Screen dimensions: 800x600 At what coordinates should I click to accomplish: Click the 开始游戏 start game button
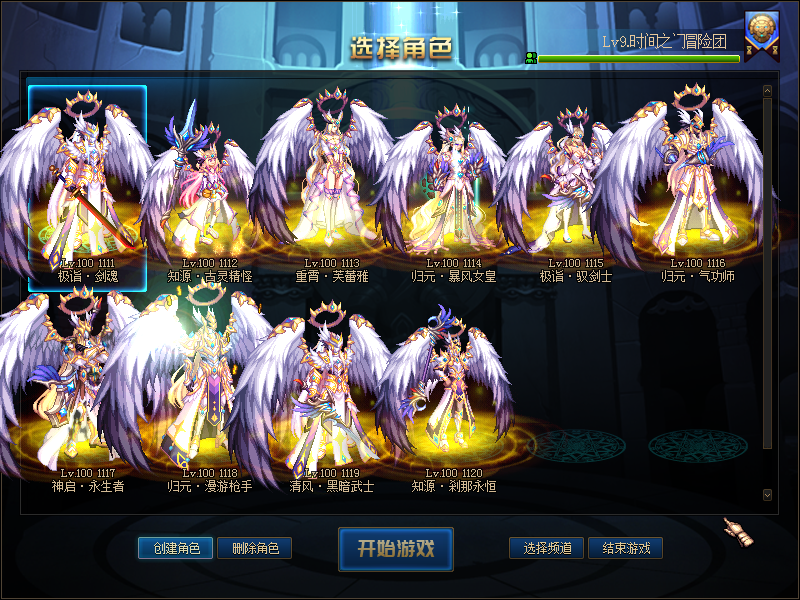point(396,548)
